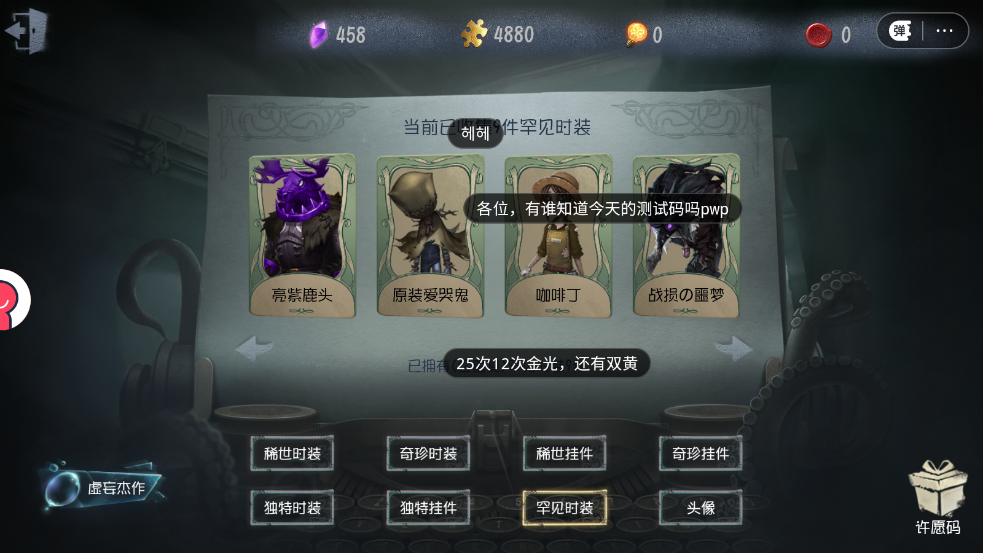Open the three-dot more options menu

click(x=945, y=31)
